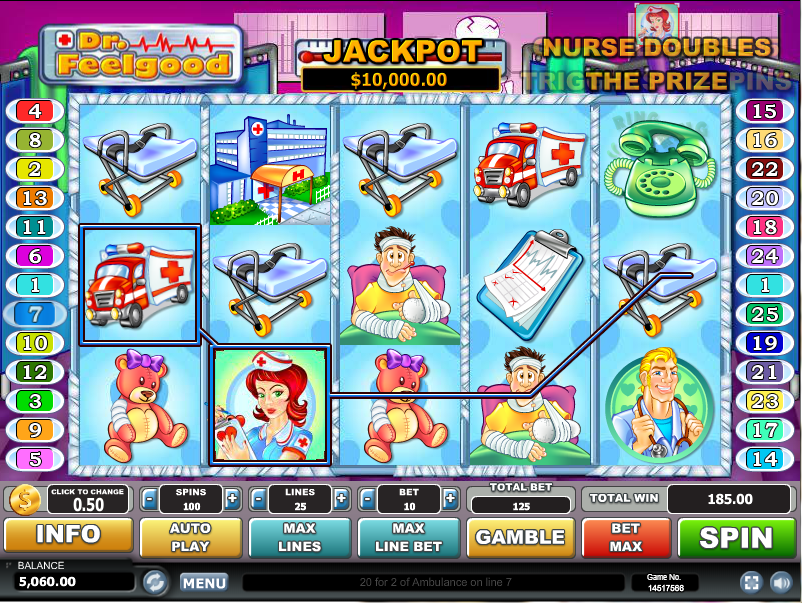Screen dimensions: 802x603
Task: Open the INFO paytable
Action: pyautogui.click(x=68, y=537)
